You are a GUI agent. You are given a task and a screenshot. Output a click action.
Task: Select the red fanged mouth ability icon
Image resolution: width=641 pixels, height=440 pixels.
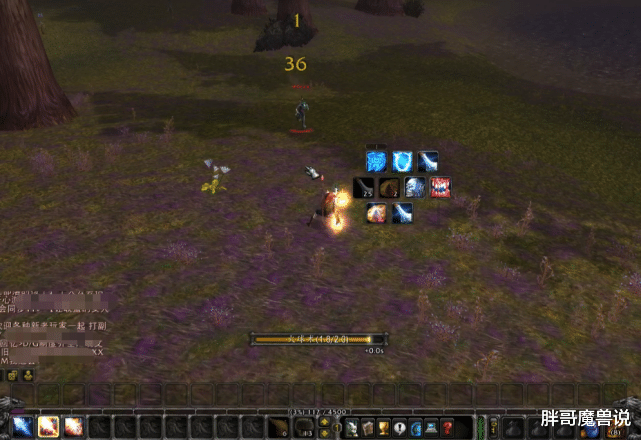tap(440, 187)
